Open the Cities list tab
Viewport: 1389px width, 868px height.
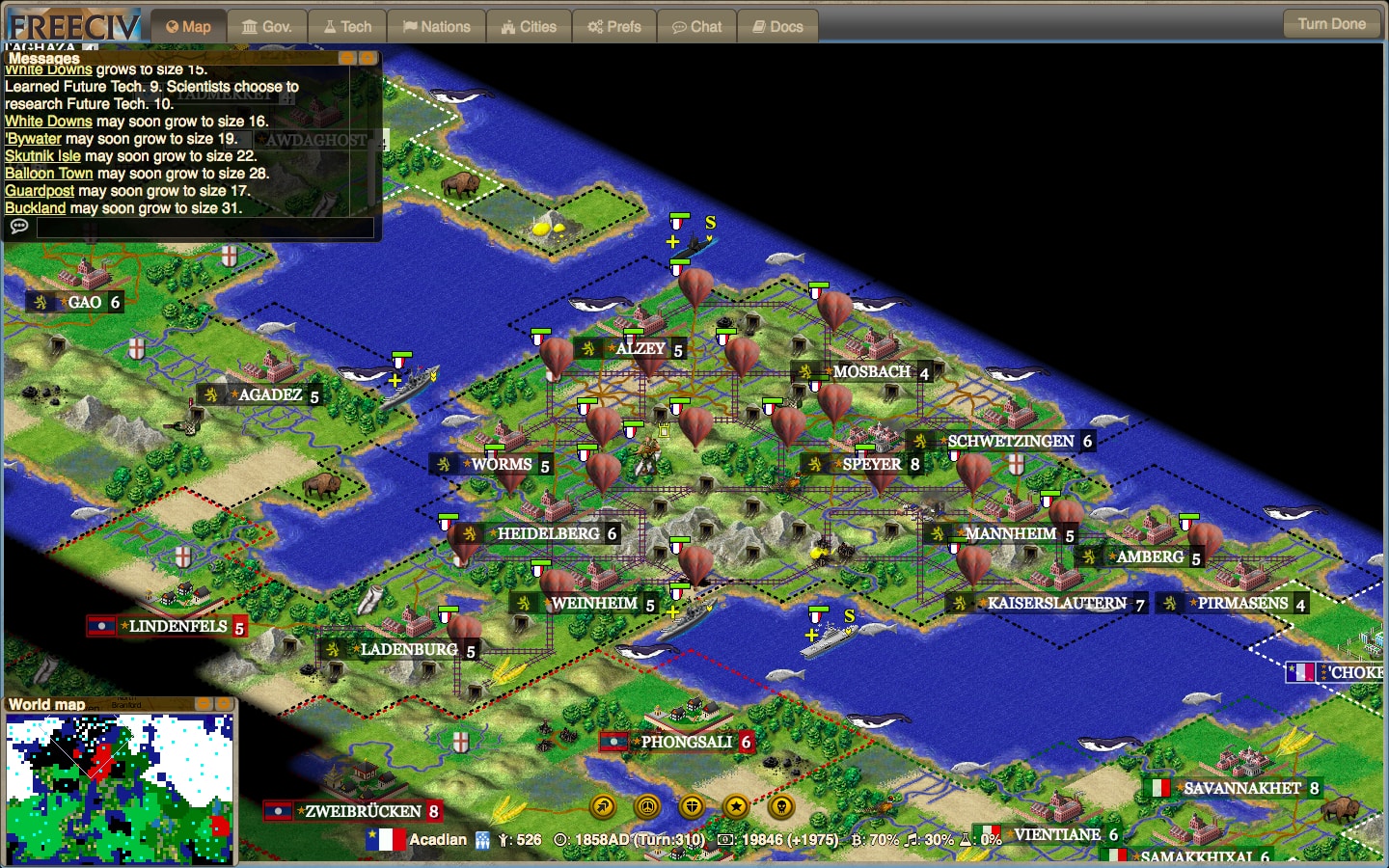(x=529, y=27)
